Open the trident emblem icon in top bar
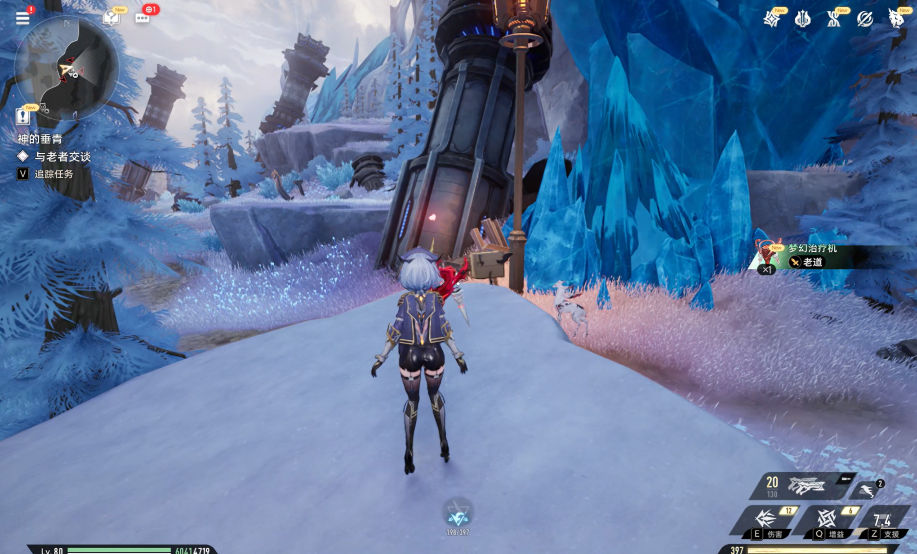 [802, 18]
